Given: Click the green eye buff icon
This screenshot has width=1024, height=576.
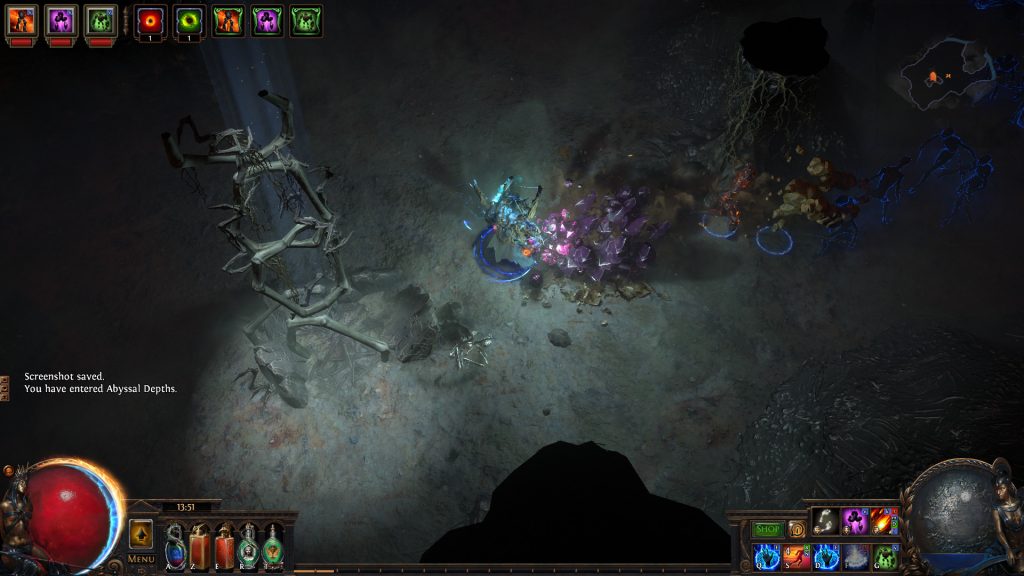Looking at the screenshot, I should [189, 20].
